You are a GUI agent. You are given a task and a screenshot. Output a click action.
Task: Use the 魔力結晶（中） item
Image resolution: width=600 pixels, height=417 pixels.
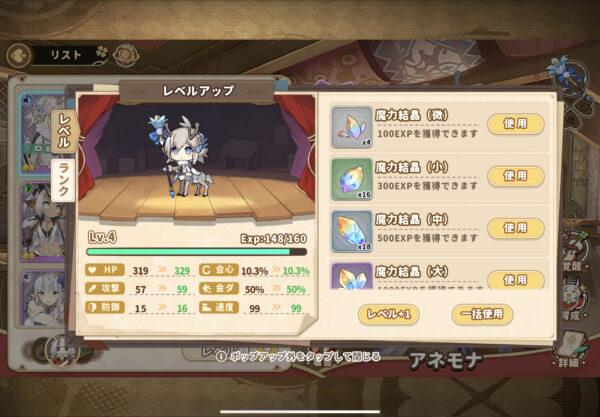click(x=515, y=227)
